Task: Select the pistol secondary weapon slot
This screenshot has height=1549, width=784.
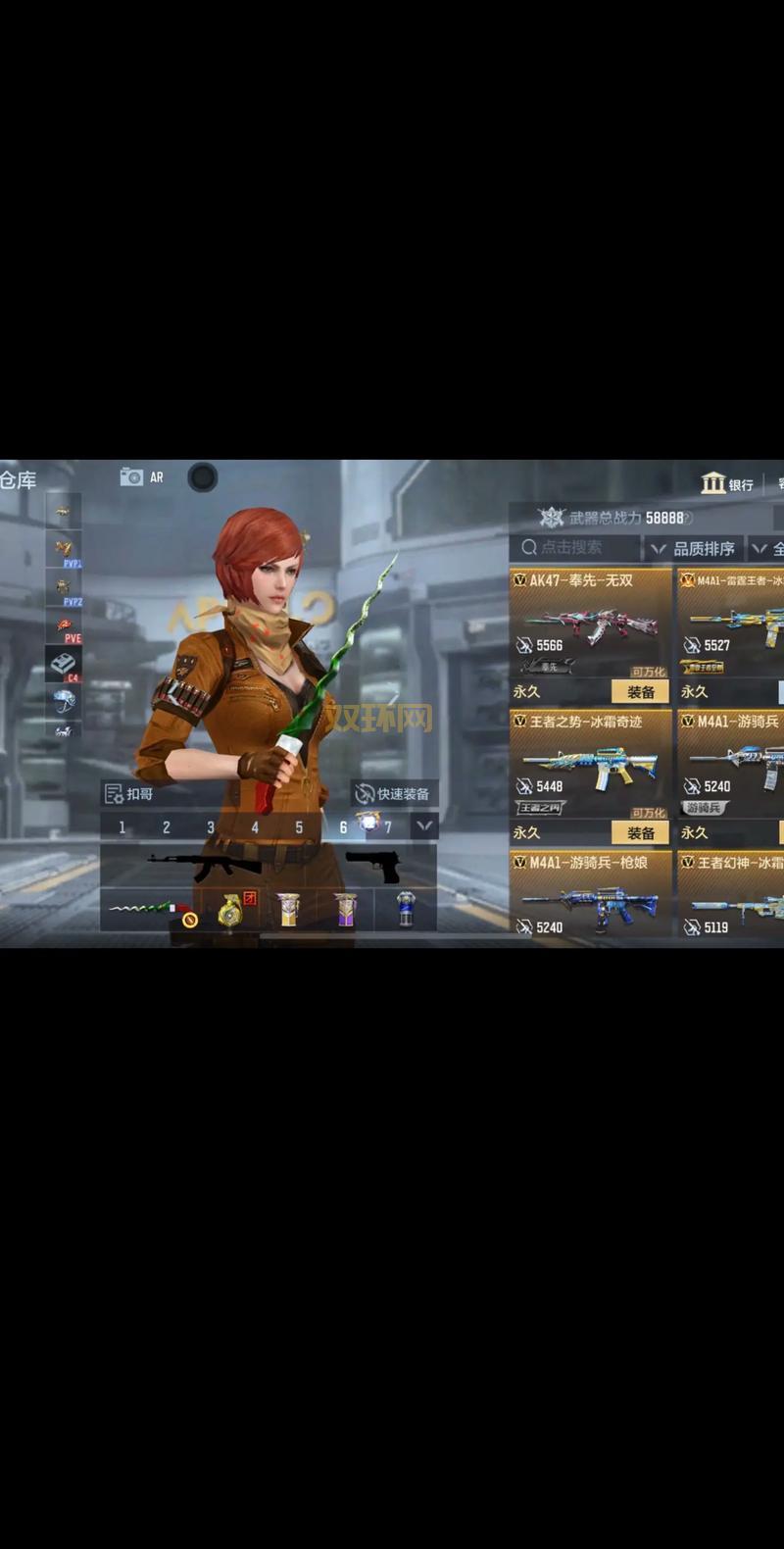Action: (372, 867)
